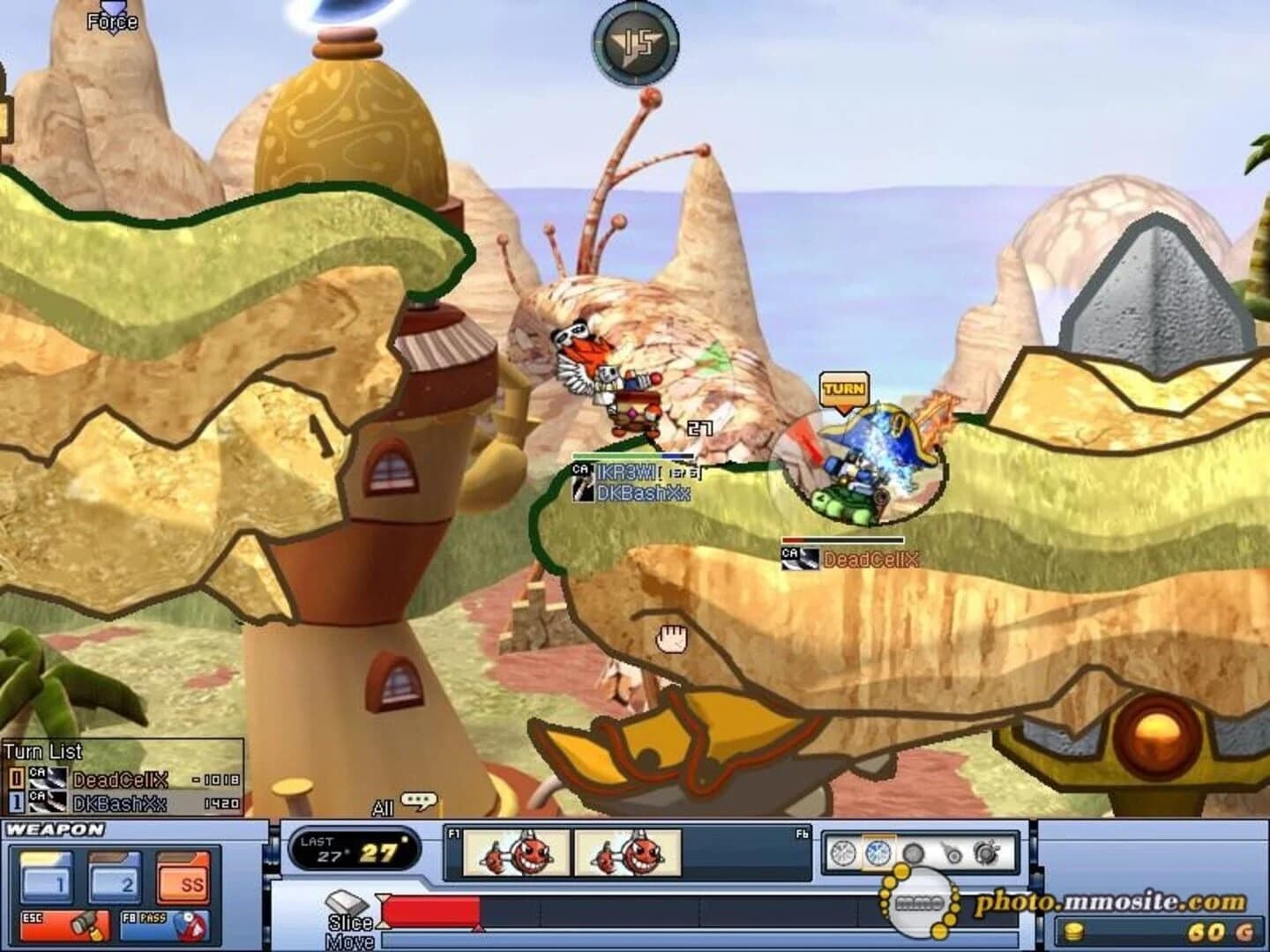The width and height of the screenshot is (1270, 952).
Task: Click the gear-shaped item at the end
Action: pyautogui.click(x=985, y=853)
